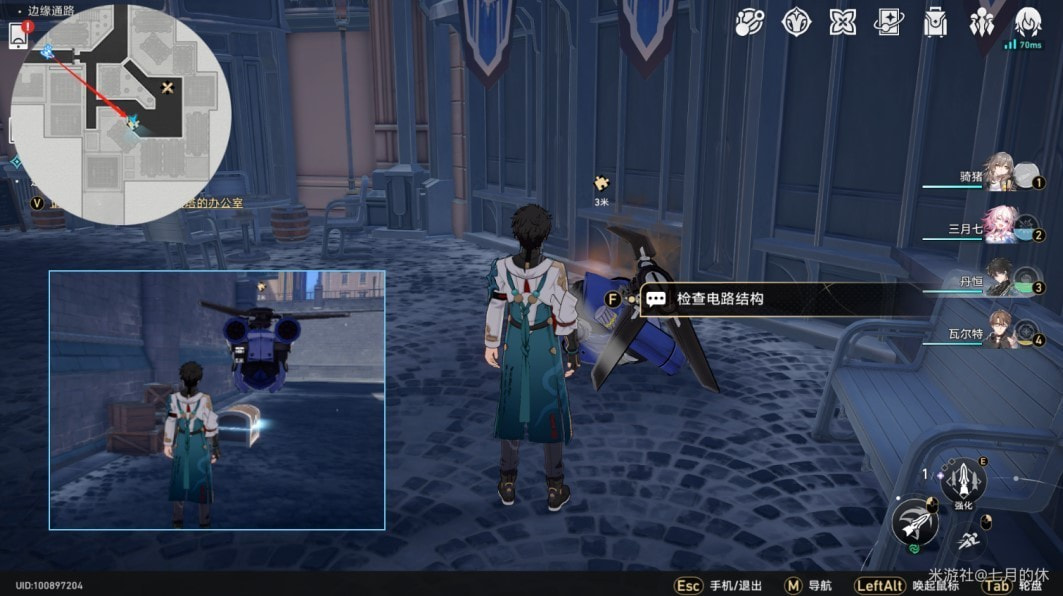Open the card with star warp icon
Viewport: 1063px width, 596px height.
888,22
